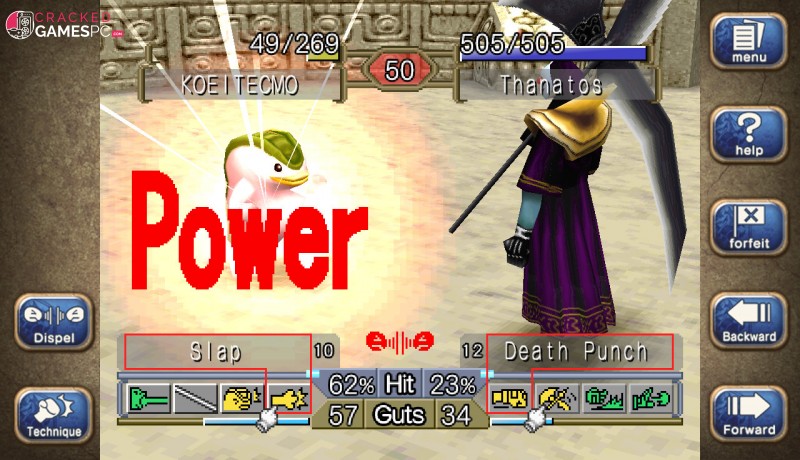800x460 pixels.
Task: Select the green long-range technique icon
Action: (147, 399)
